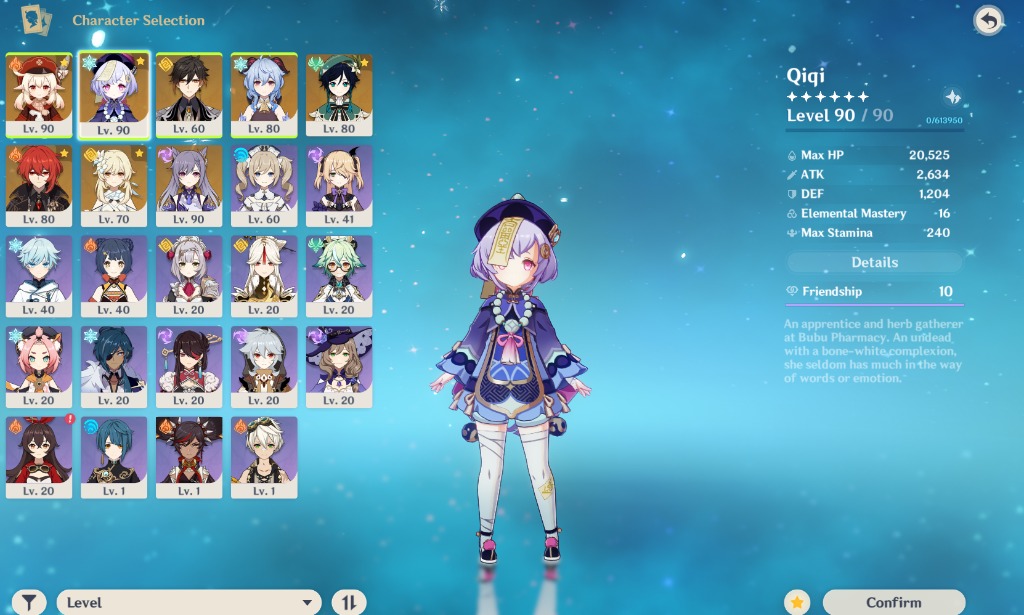Select Diona's pink-haired portrait
Image resolution: width=1024 pixels, height=615 pixels.
coord(39,366)
